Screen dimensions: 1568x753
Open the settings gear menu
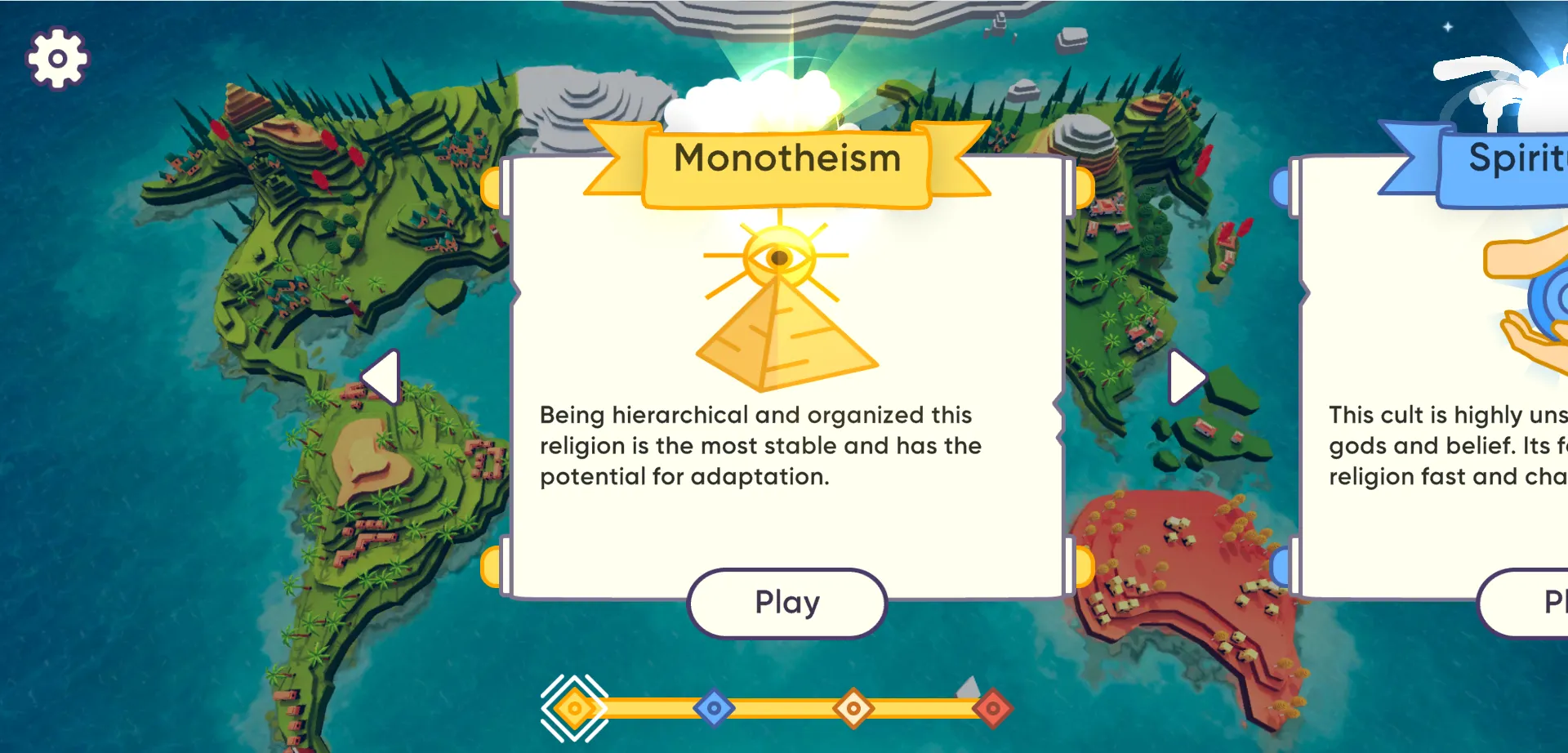click(57, 58)
